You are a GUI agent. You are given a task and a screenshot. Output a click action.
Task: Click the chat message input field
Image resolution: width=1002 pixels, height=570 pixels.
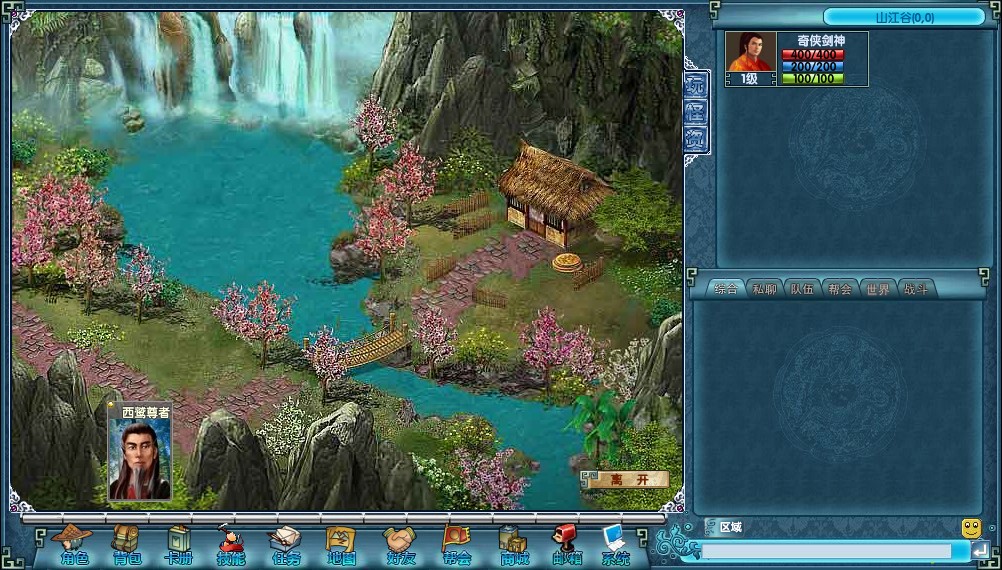pos(826,551)
